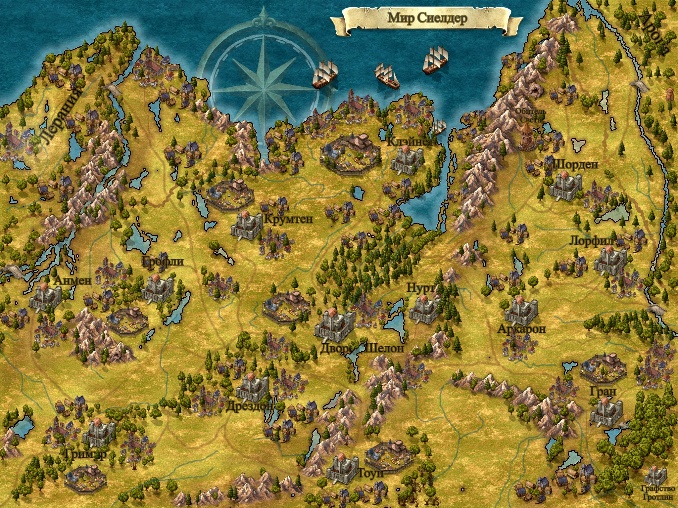Image resolution: width=678 pixels, height=508 pixels.
Task: Open the Нург castle location
Action: coord(425,310)
